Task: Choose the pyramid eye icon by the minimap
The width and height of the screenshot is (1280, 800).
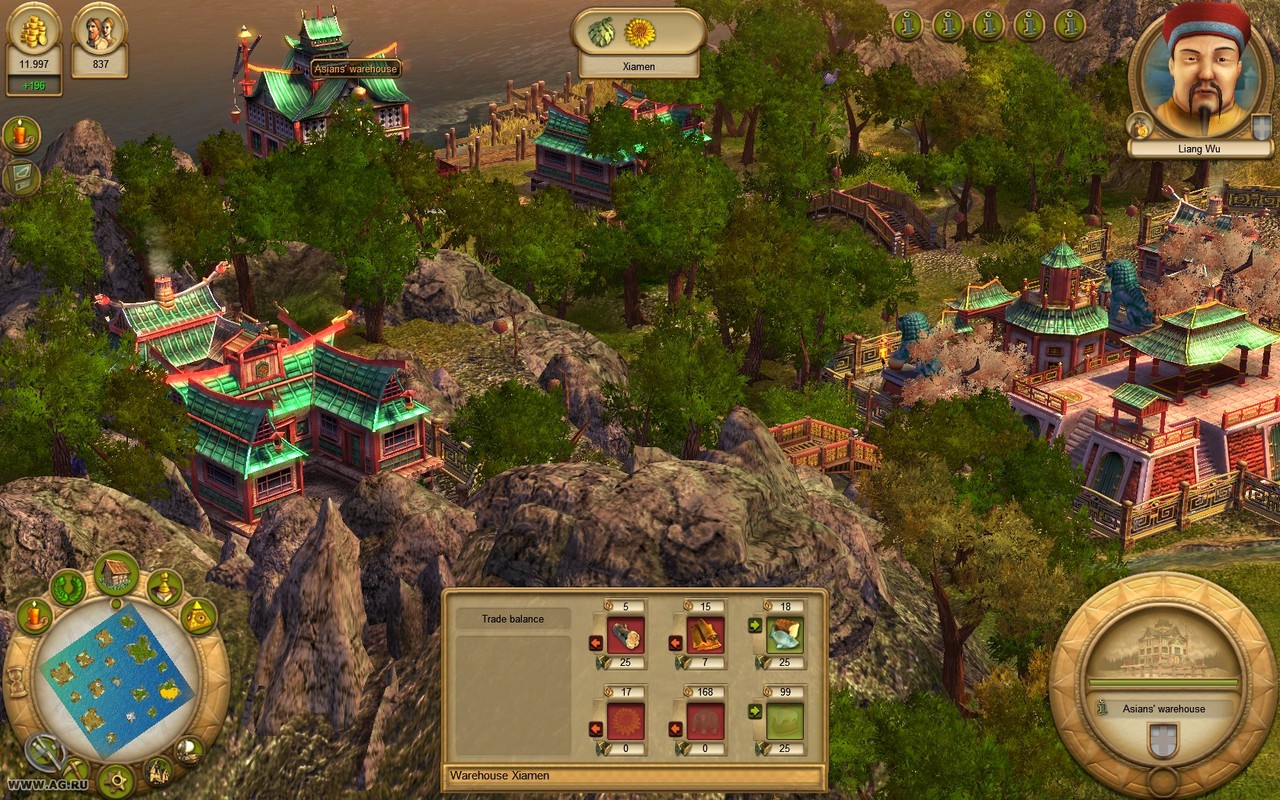Action: point(198,616)
